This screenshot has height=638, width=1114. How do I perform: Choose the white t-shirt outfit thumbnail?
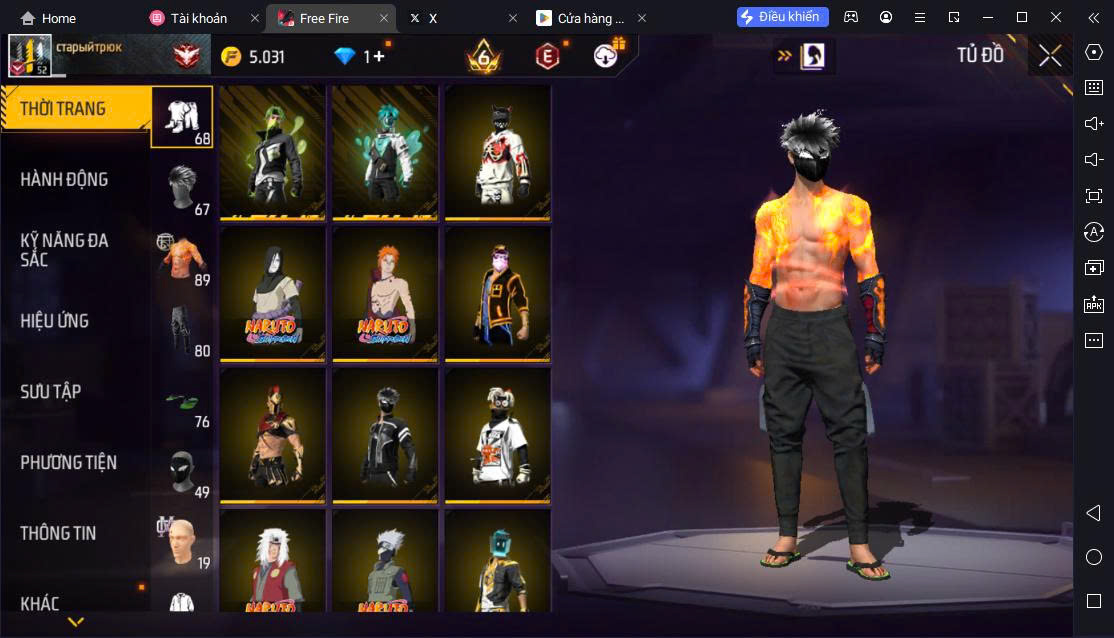[497, 435]
